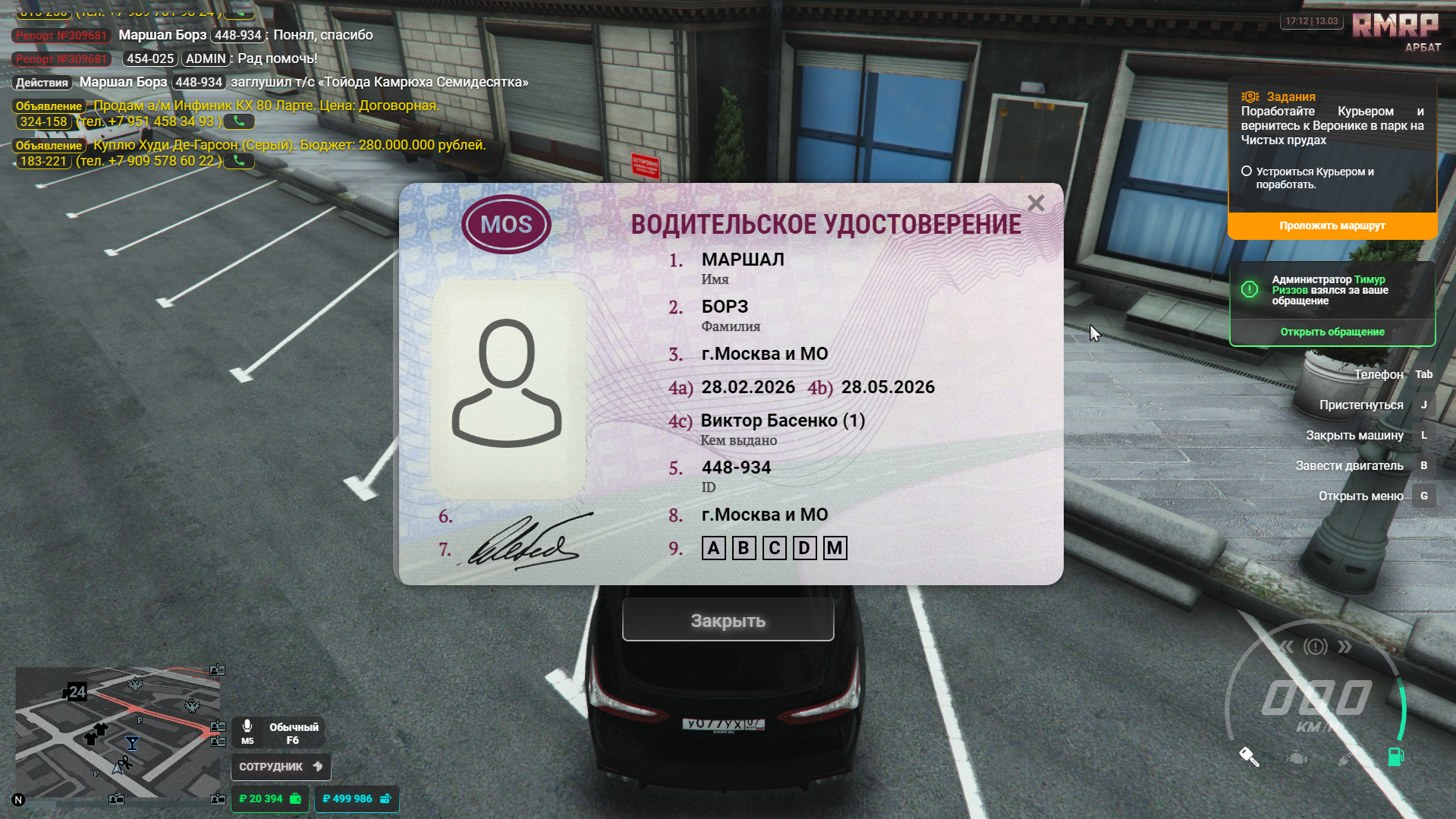
Task: Call the seller of the Infiniti QX 80 ad
Action: click(239, 121)
